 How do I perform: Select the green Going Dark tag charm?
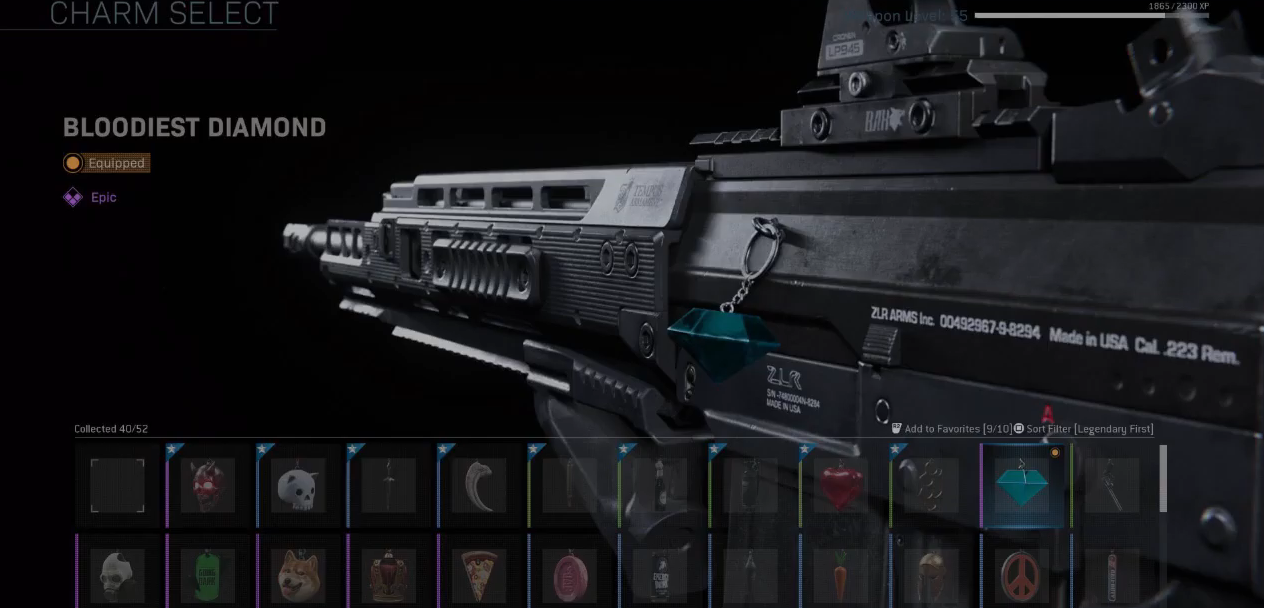[x=208, y=575]
